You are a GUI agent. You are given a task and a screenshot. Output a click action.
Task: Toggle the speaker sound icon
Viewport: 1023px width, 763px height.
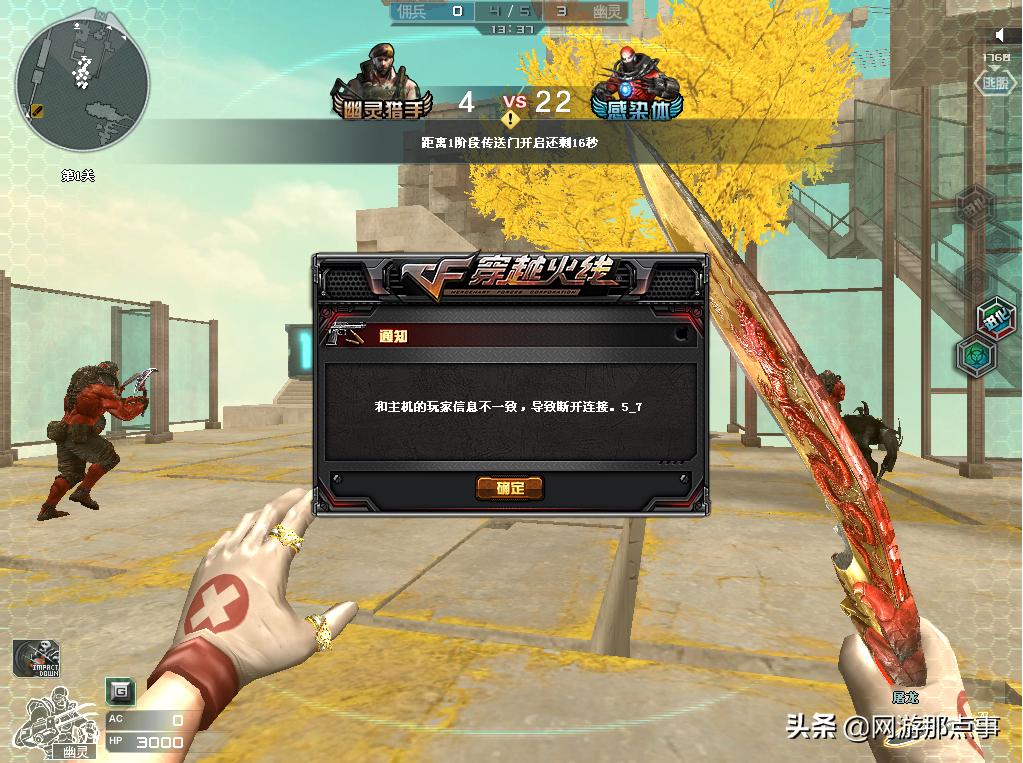point(999,35)
